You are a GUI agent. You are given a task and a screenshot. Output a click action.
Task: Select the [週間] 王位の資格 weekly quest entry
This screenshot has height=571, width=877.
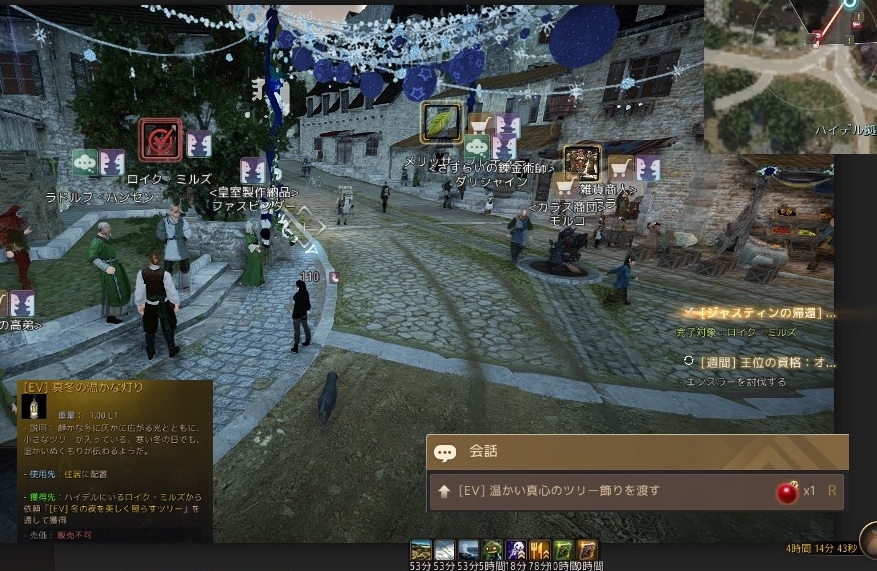point(765,362)
